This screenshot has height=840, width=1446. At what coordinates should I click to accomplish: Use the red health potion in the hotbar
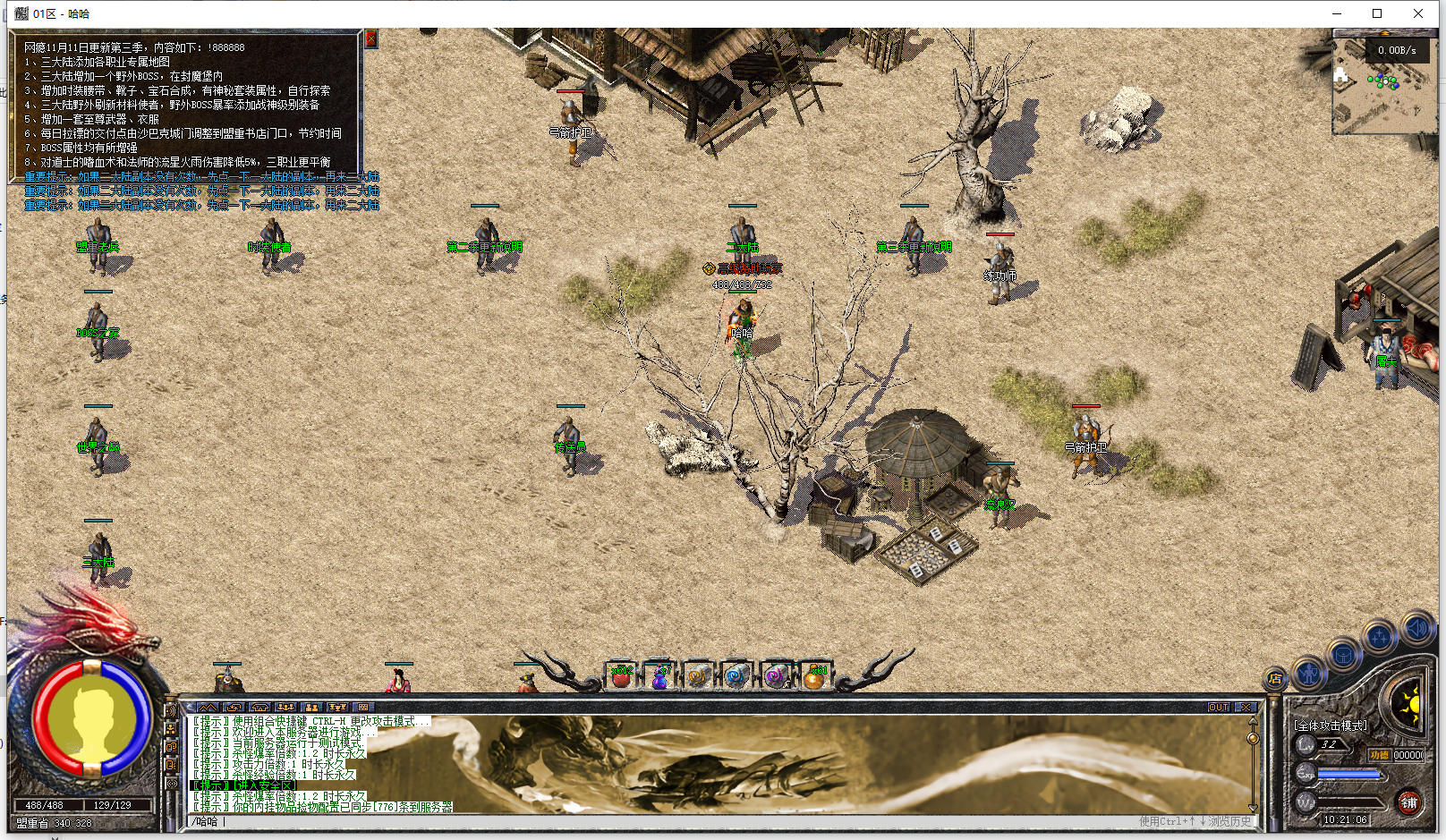click(620, 676)
